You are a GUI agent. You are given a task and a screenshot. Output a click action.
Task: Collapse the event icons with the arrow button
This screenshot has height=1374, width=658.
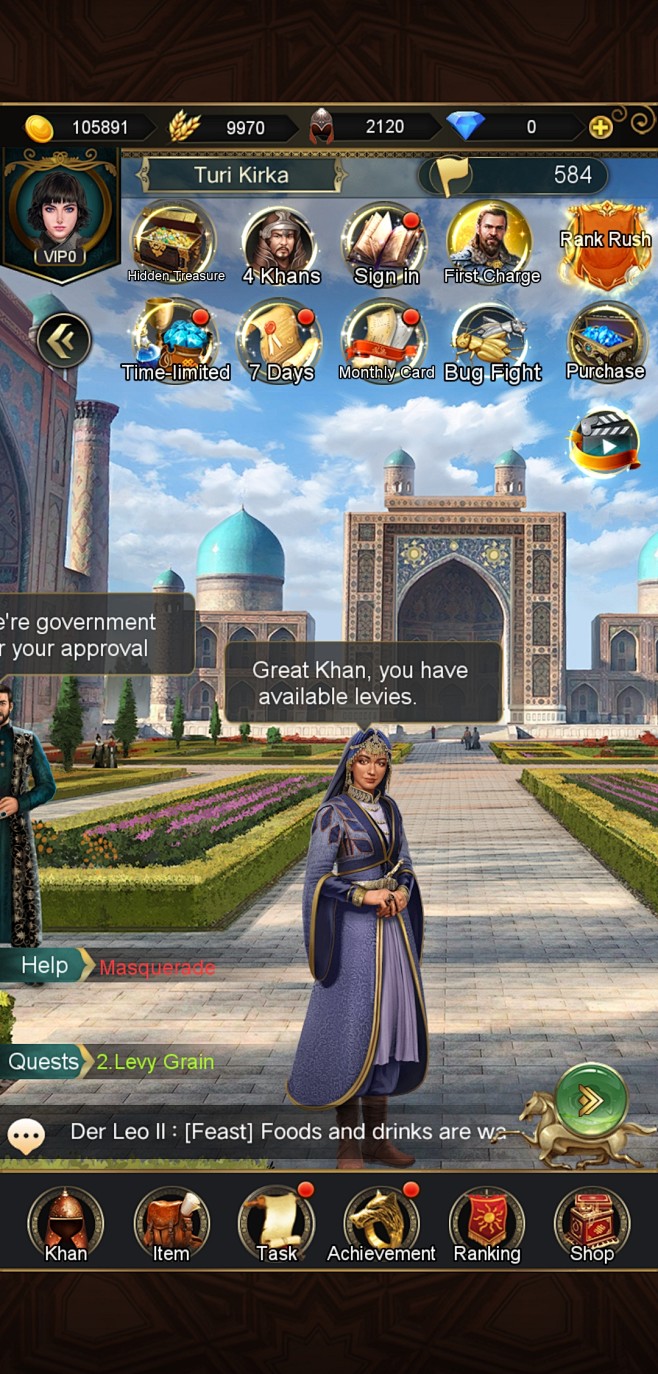[64, 342]
